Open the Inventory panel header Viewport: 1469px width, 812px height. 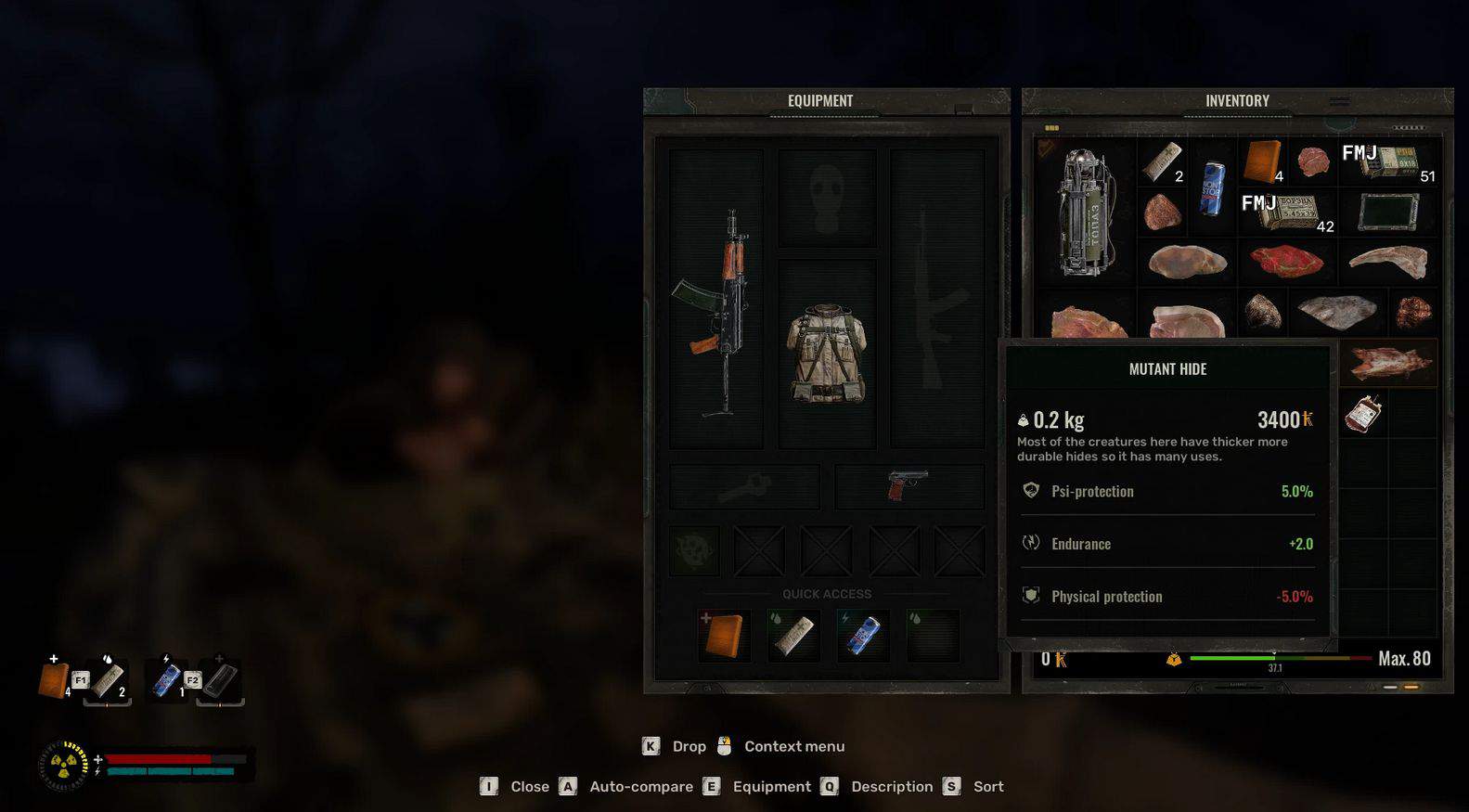pos(1237,101)
